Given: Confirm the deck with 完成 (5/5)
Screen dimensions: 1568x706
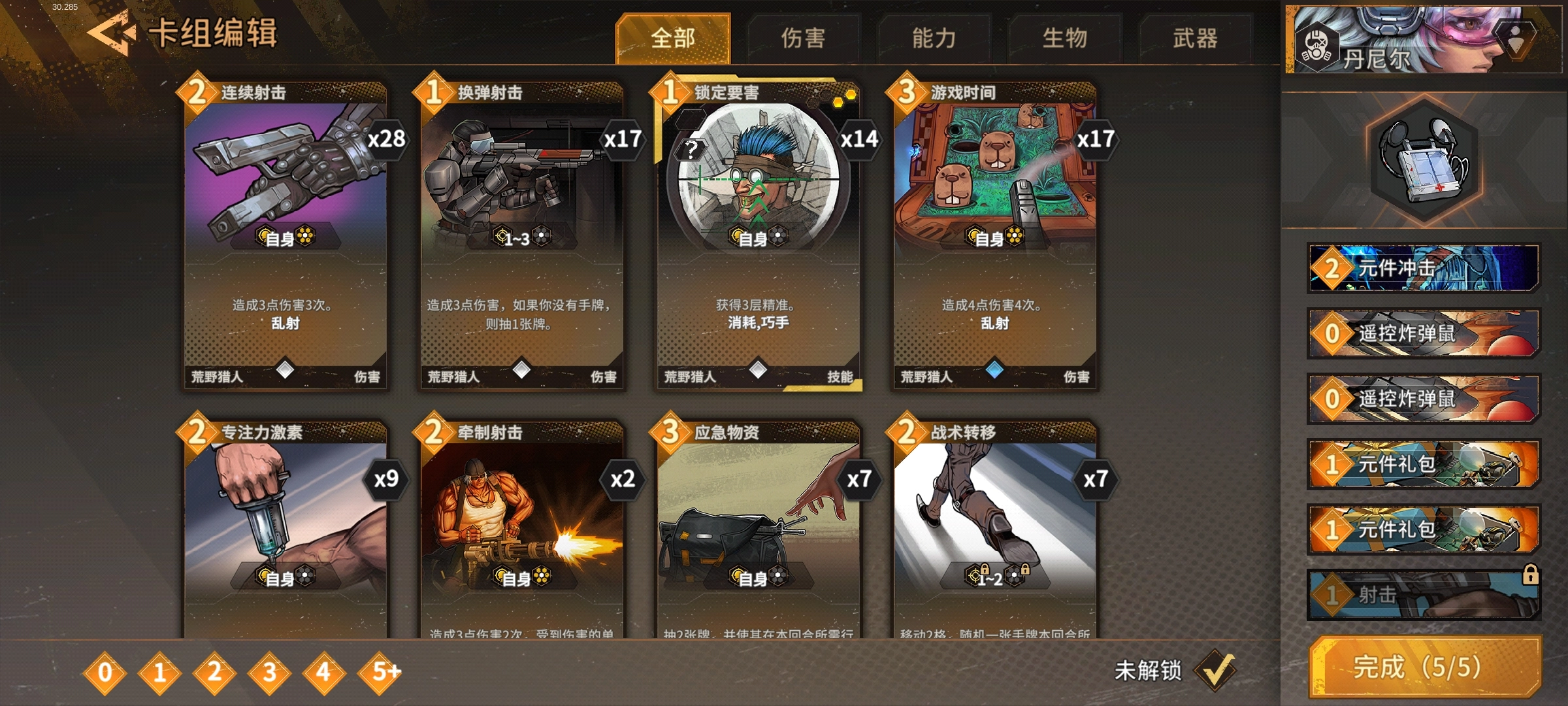Looking at the screenshot, I should coord(1426,667).
